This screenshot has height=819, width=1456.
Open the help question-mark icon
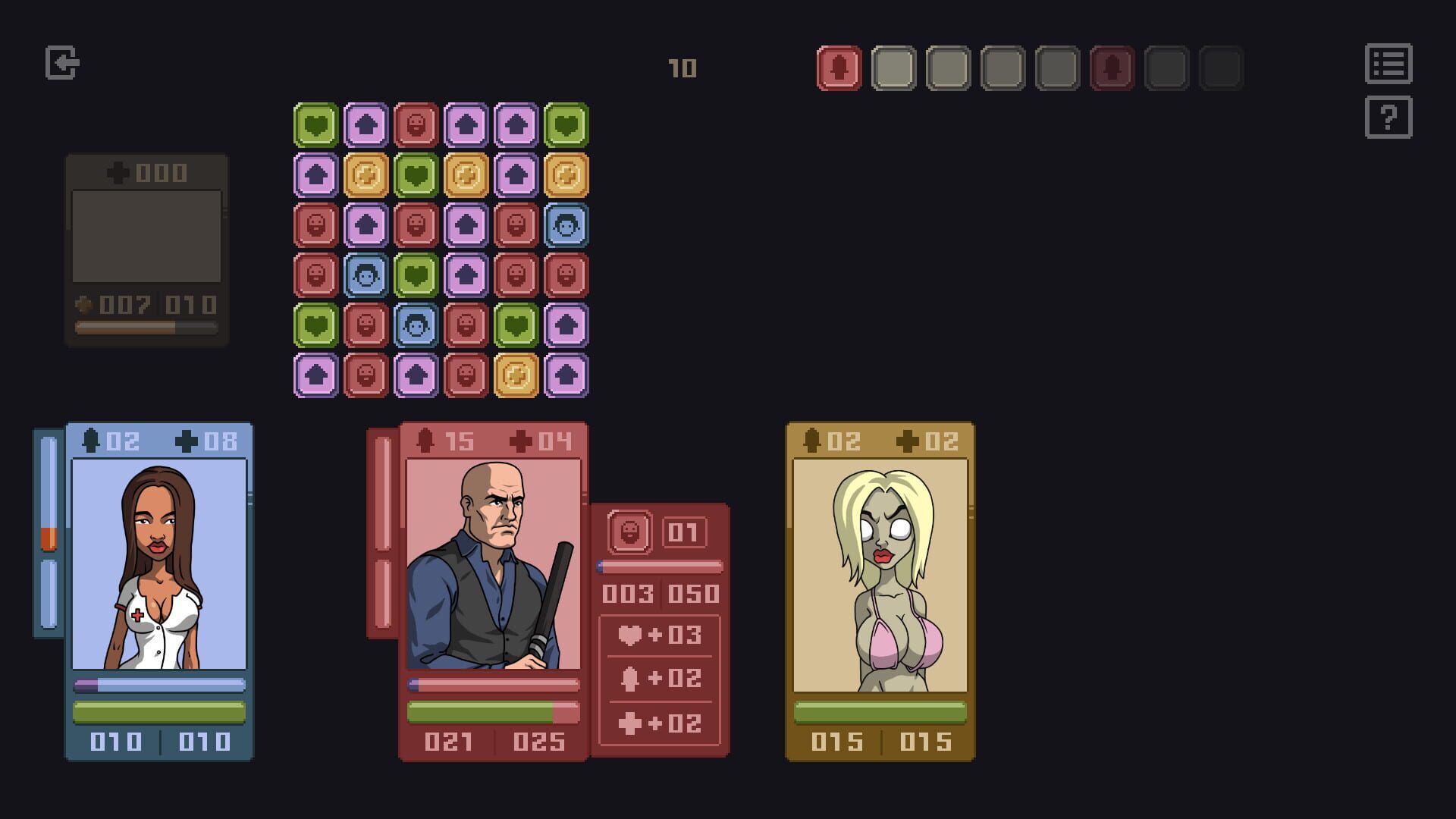(x=1389, y=117)
